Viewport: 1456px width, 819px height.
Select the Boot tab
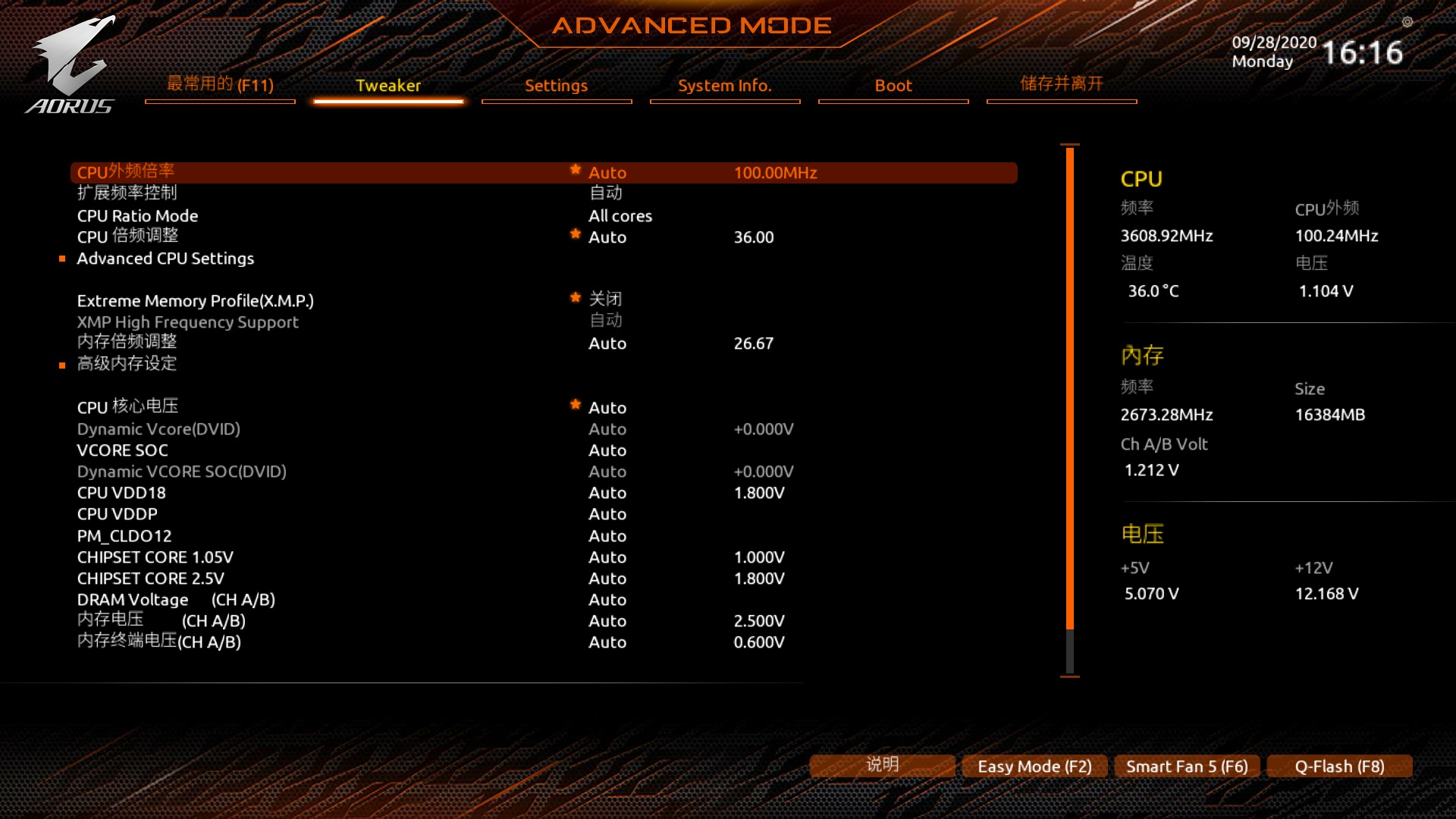[x=893, y=86]
